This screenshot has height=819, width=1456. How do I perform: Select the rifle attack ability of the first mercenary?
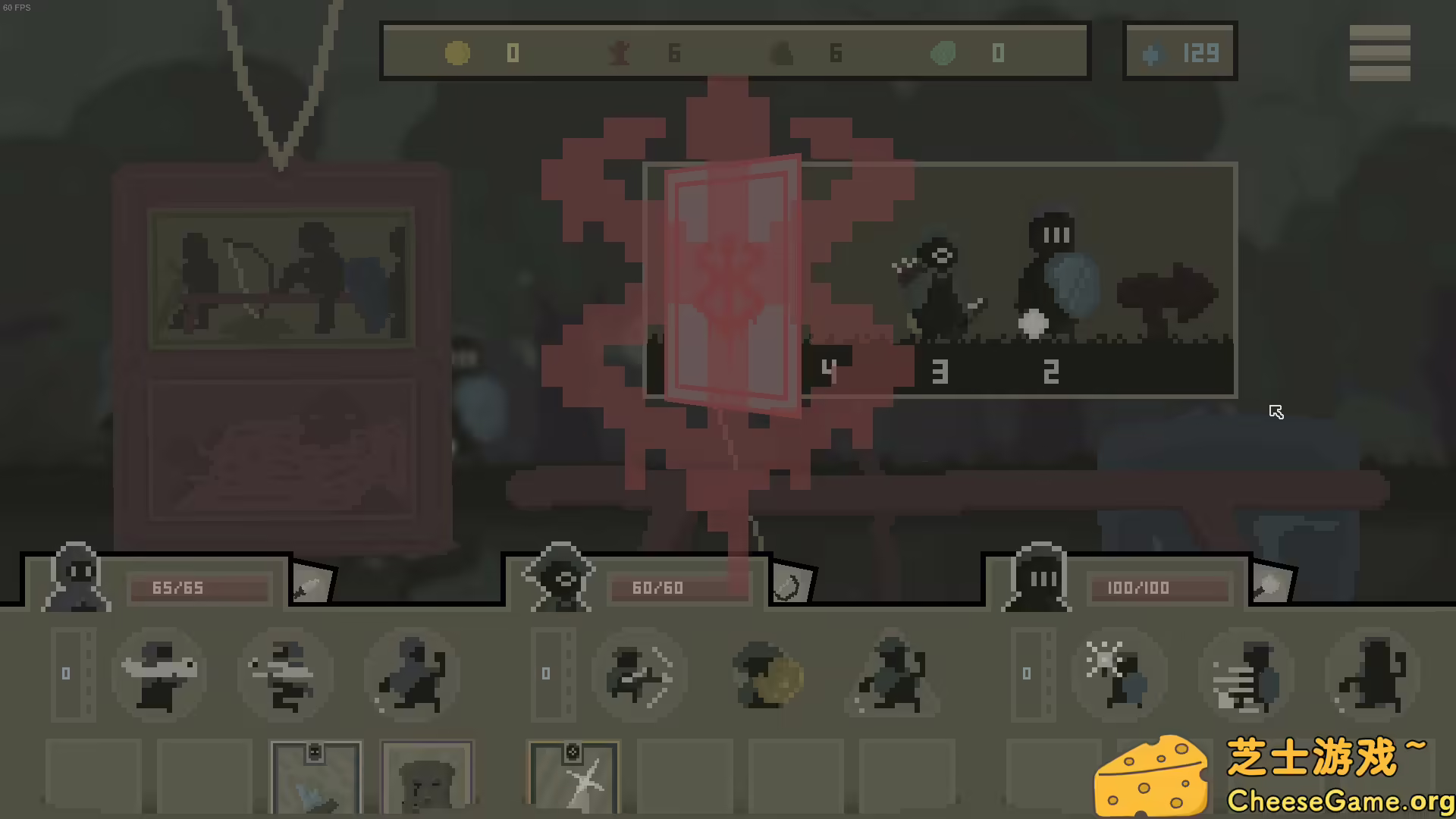coord(159,673)
